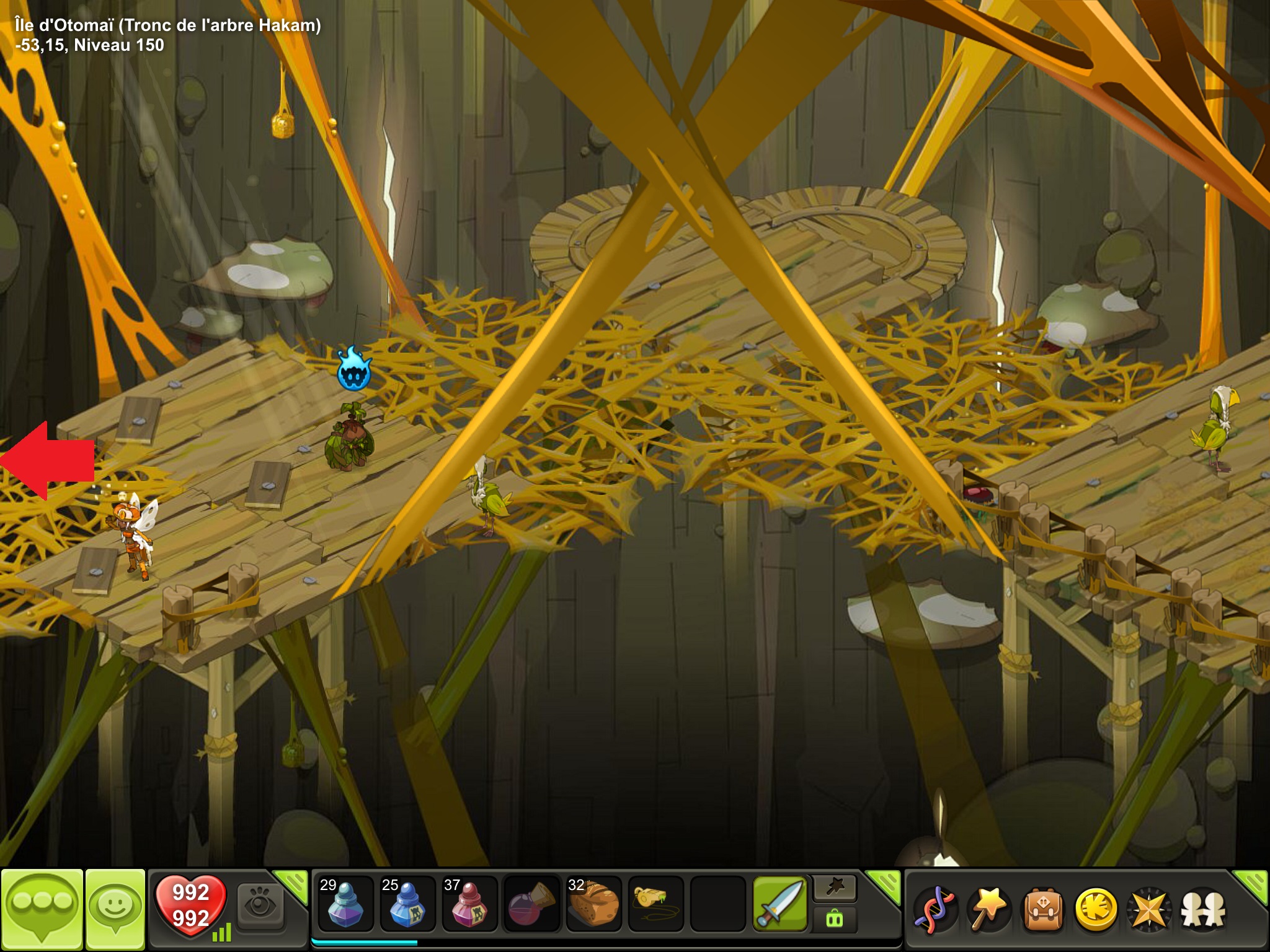
Task: Use the blue tower potion with 25 count
Action: click(407, 904)
